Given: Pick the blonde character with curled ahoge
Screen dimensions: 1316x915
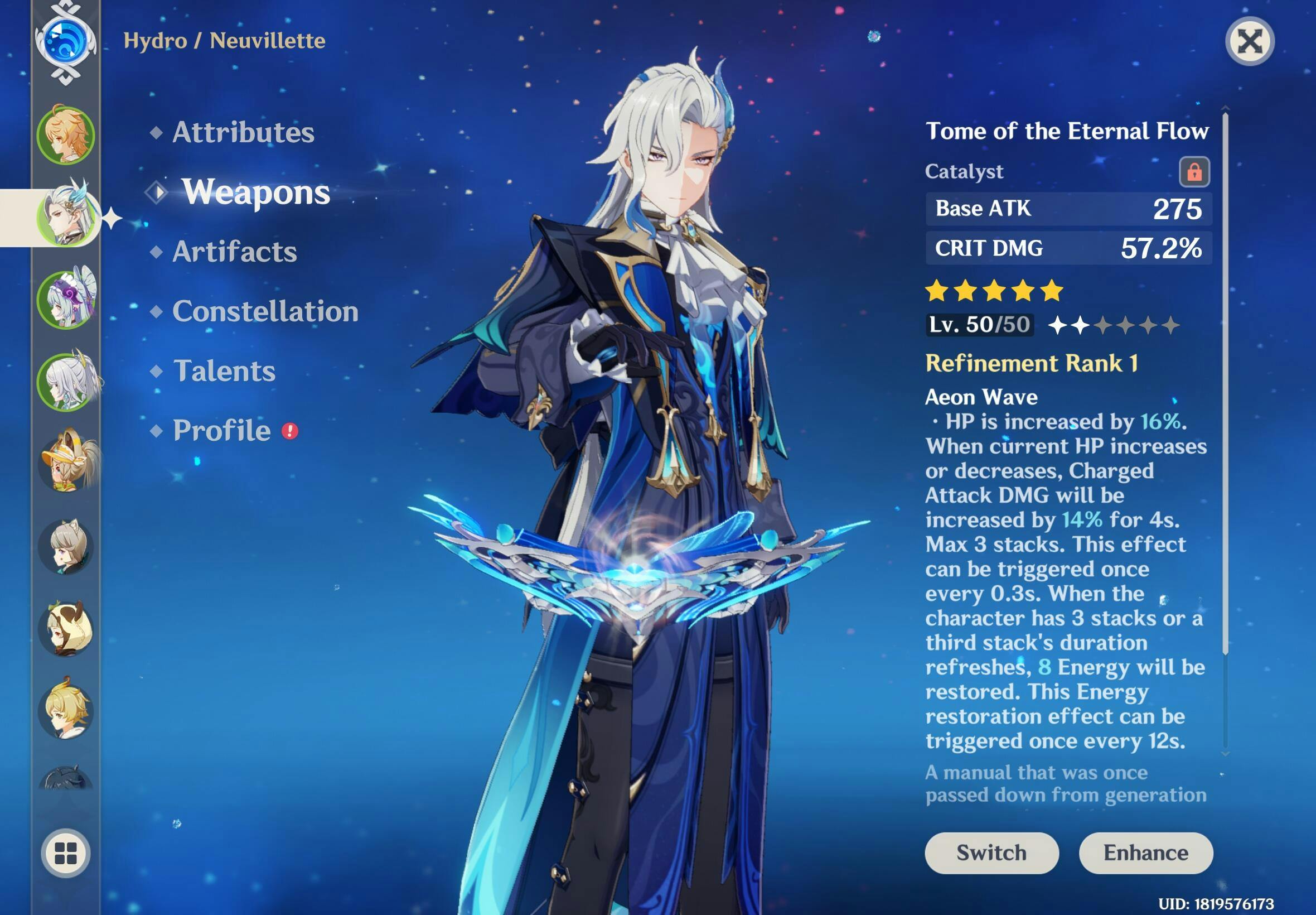Looking at the screenshot, I should coord(66,710).
